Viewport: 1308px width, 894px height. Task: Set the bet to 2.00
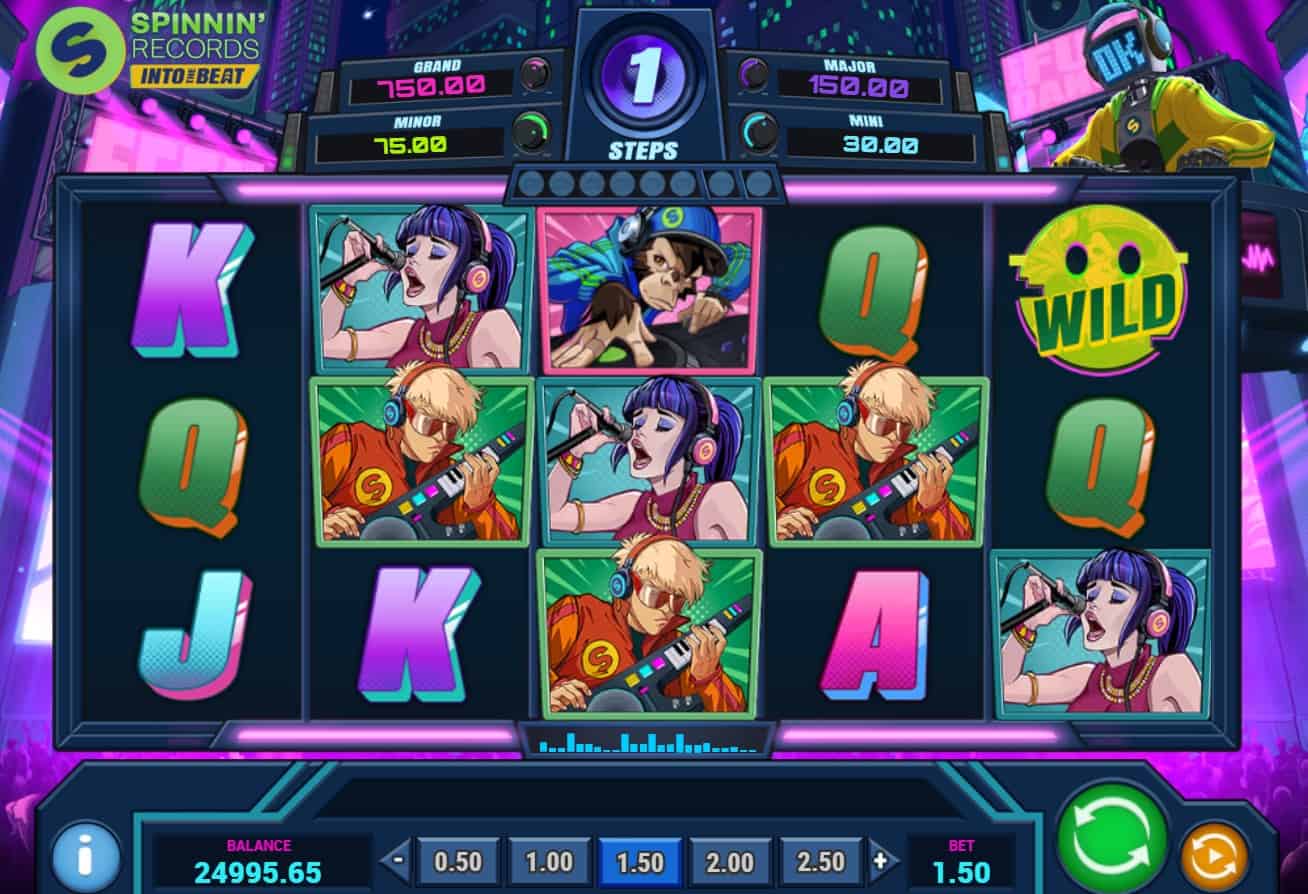tap(730, 862)
